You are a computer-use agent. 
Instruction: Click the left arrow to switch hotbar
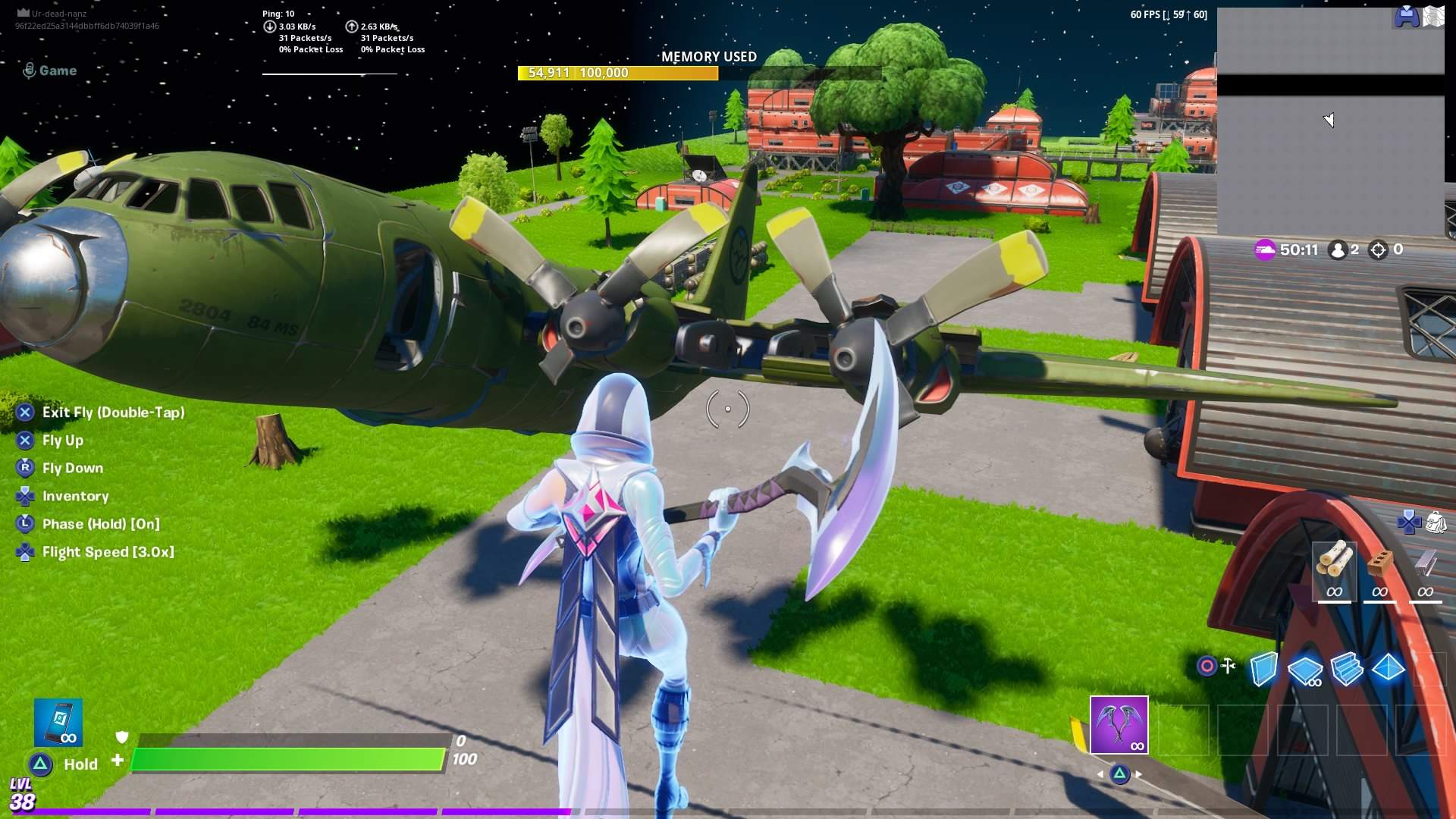coord(1100,774)
